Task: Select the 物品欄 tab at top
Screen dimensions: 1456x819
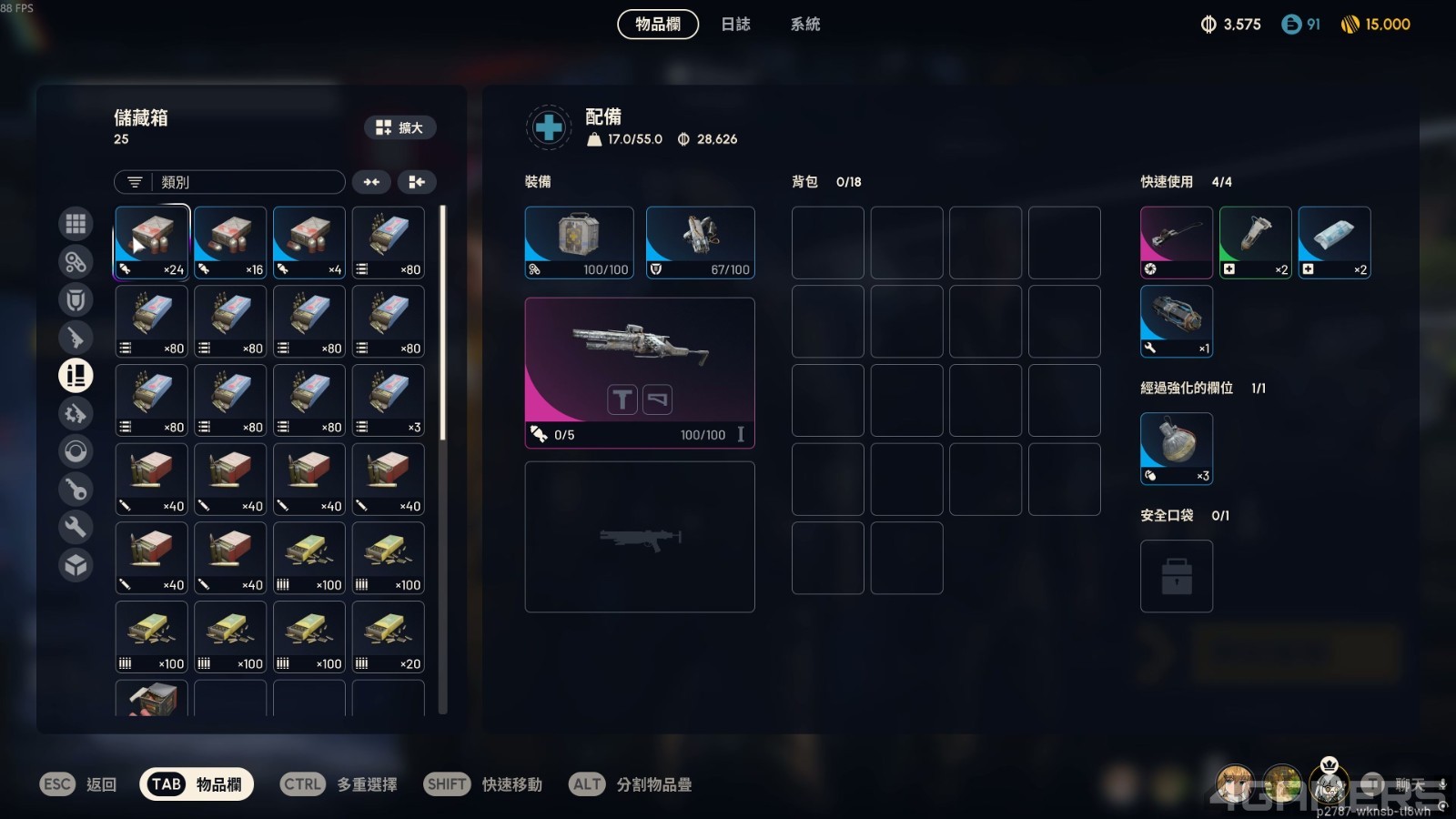Action: [658, 25]
